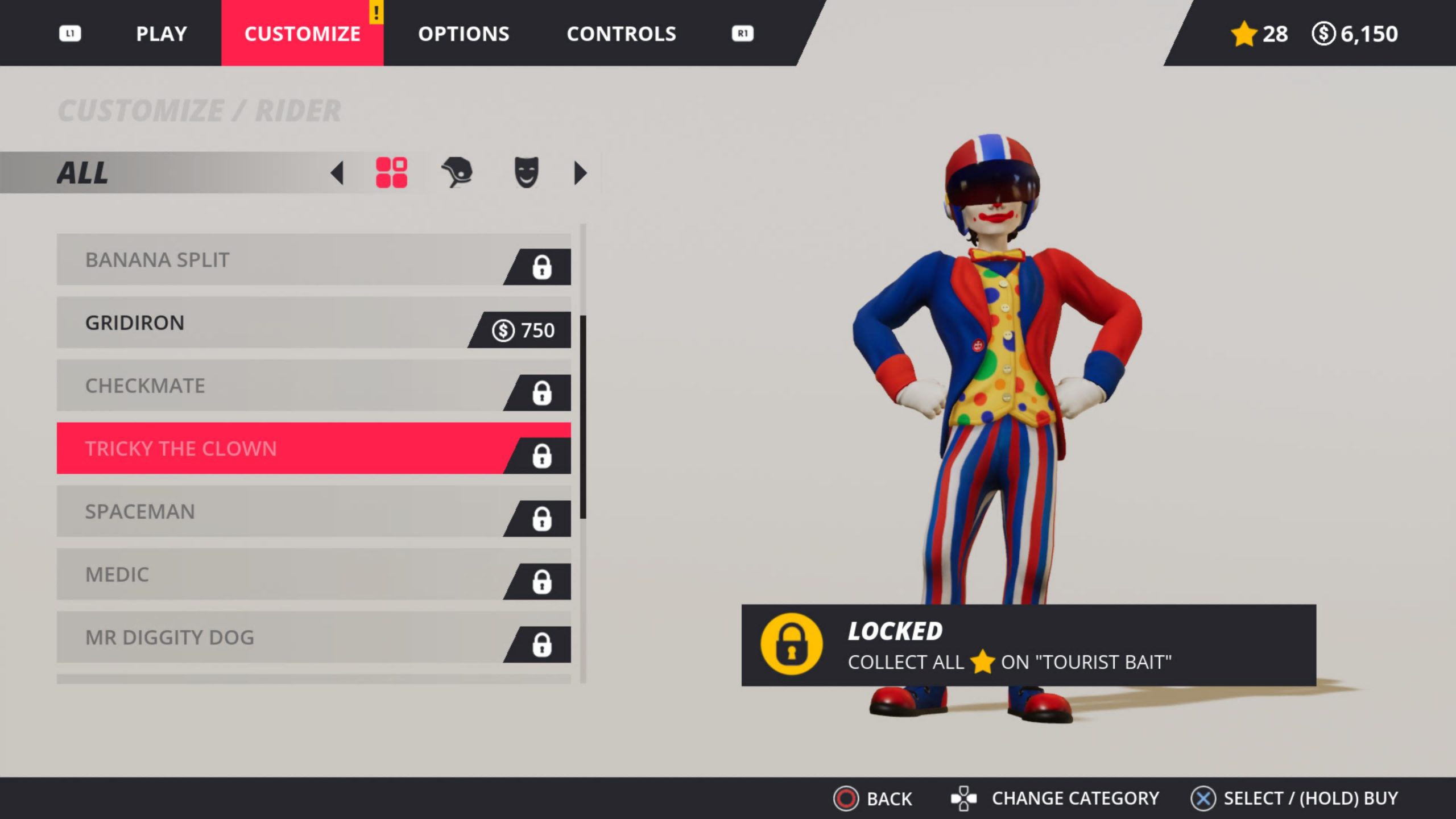The height and width of the screenshot is (819, 1456).
Task: Open the Customize tab
Action: tap(302, 34)
